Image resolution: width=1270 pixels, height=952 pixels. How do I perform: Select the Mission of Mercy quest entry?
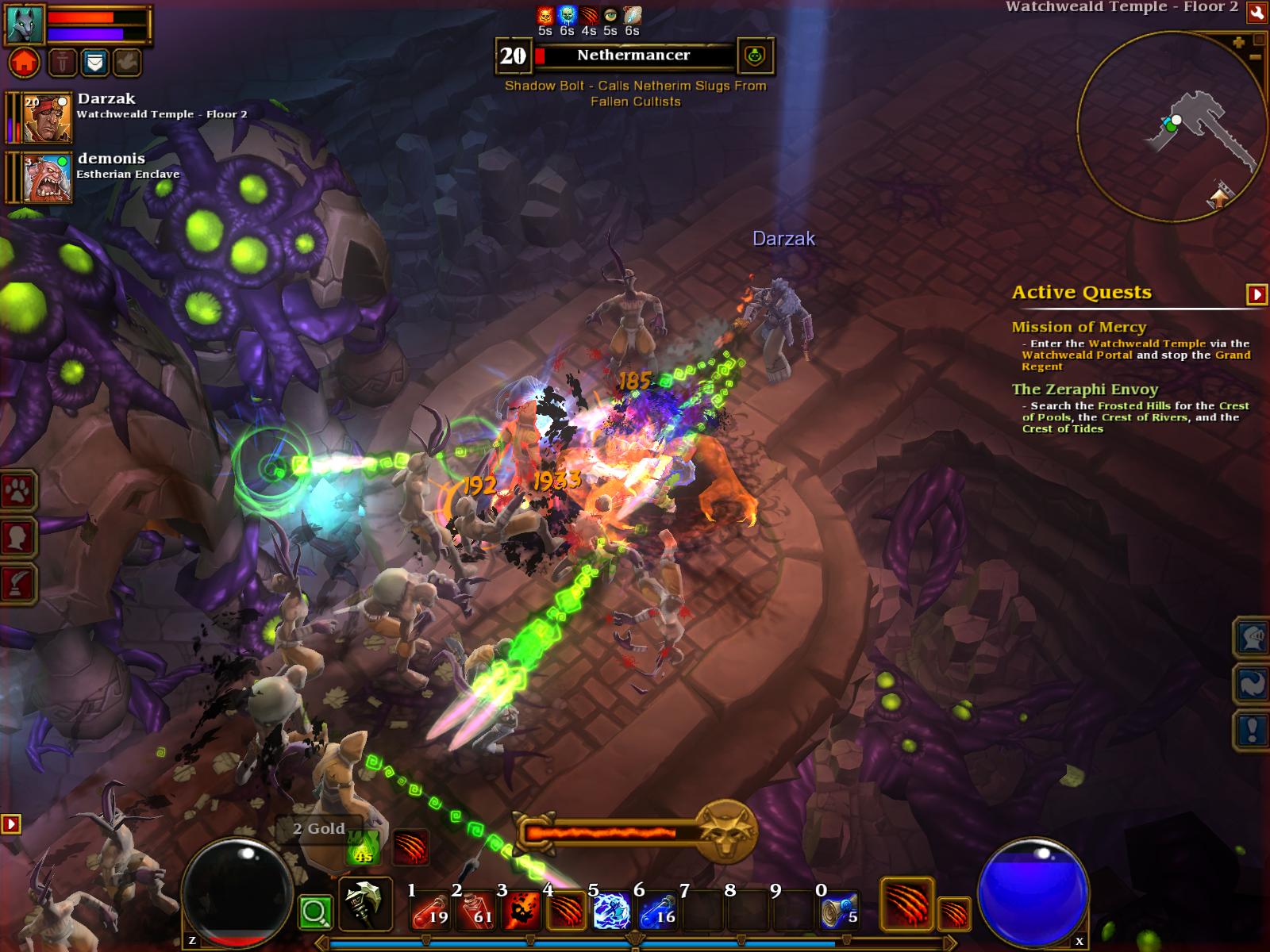1079,327
